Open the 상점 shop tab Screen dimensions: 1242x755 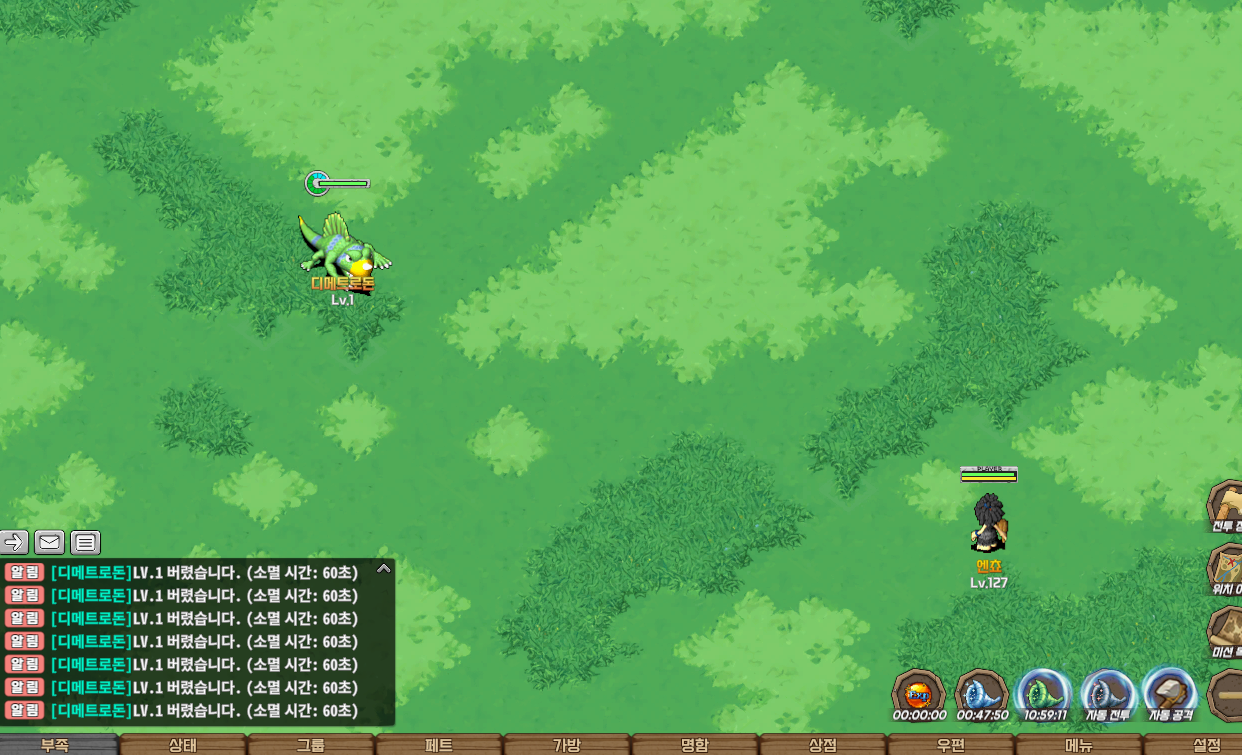823,745
